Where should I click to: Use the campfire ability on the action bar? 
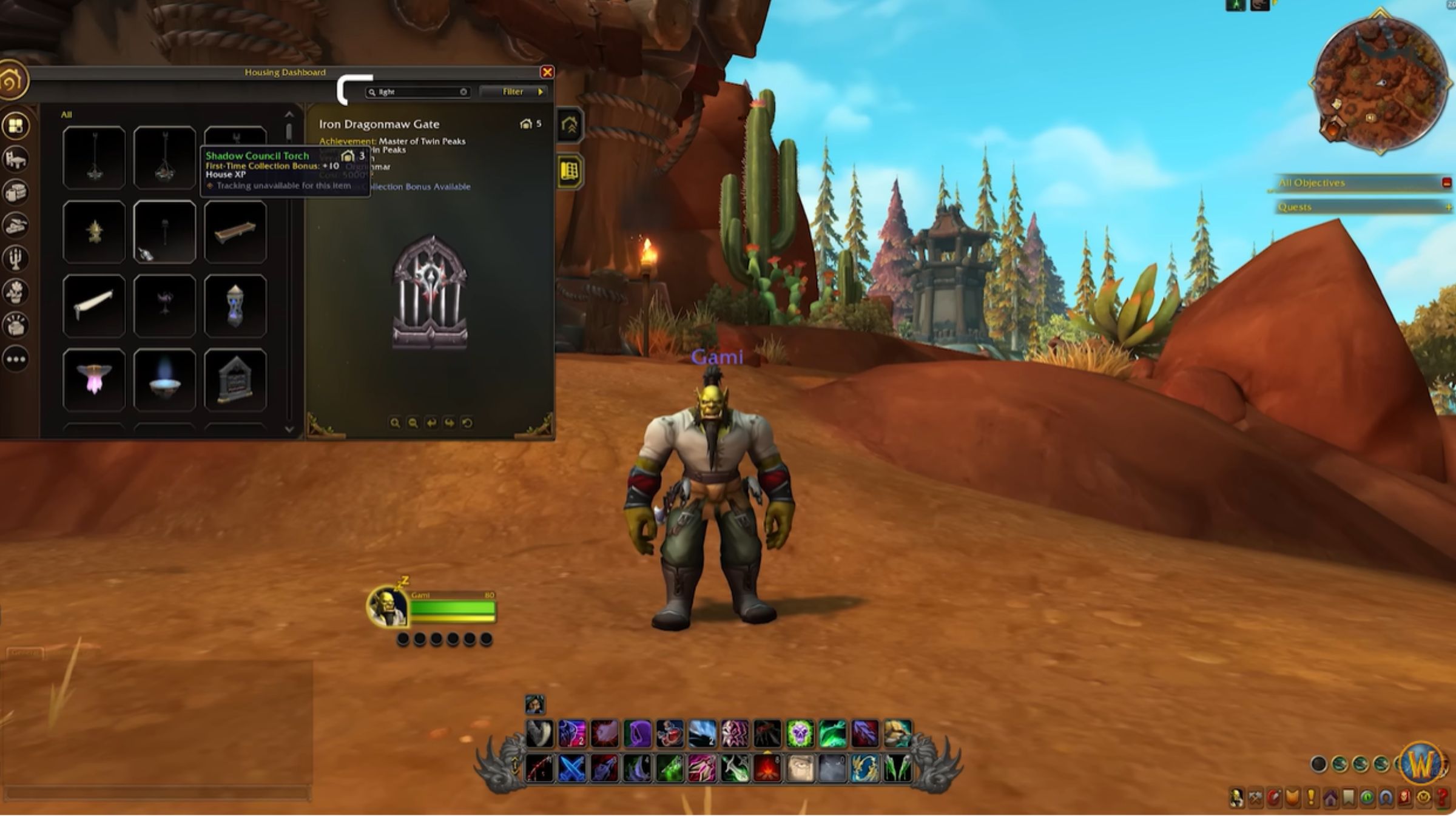pyautogui.click(x=767, y=768)
